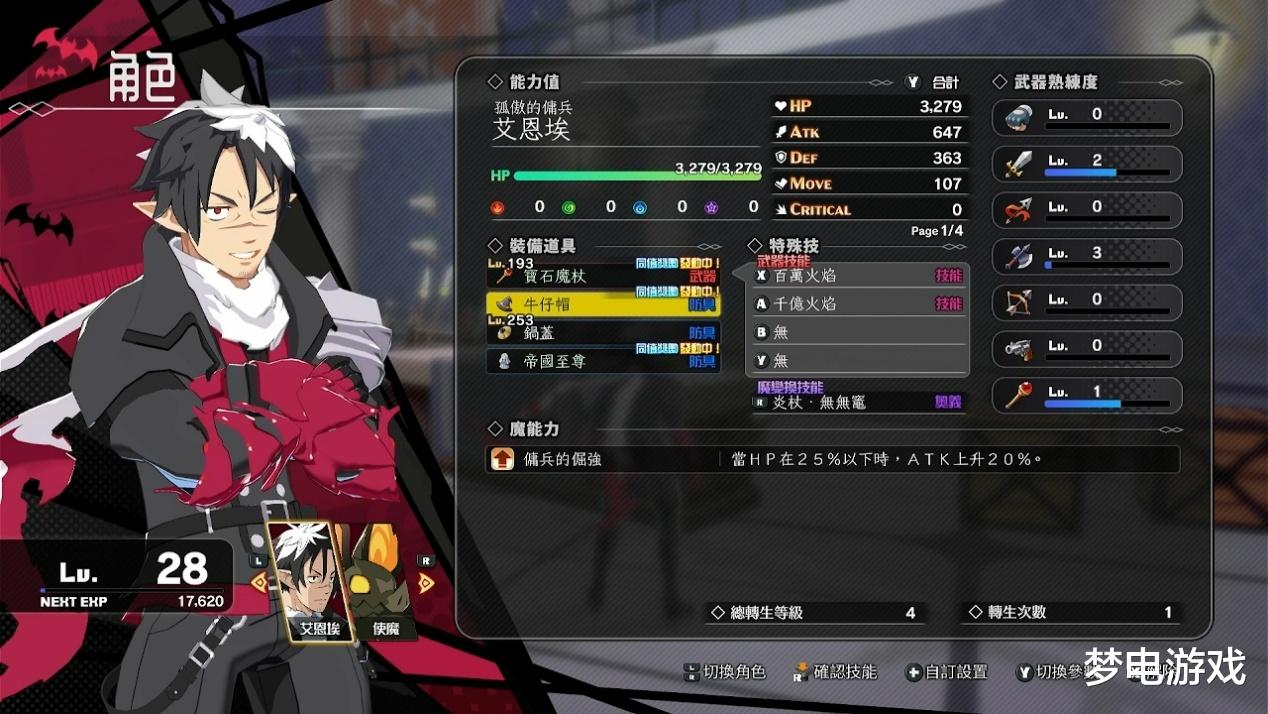The image size is (1268, 714).
Task: Open the 帝國至尊 equipment slot
Action: 603,361
